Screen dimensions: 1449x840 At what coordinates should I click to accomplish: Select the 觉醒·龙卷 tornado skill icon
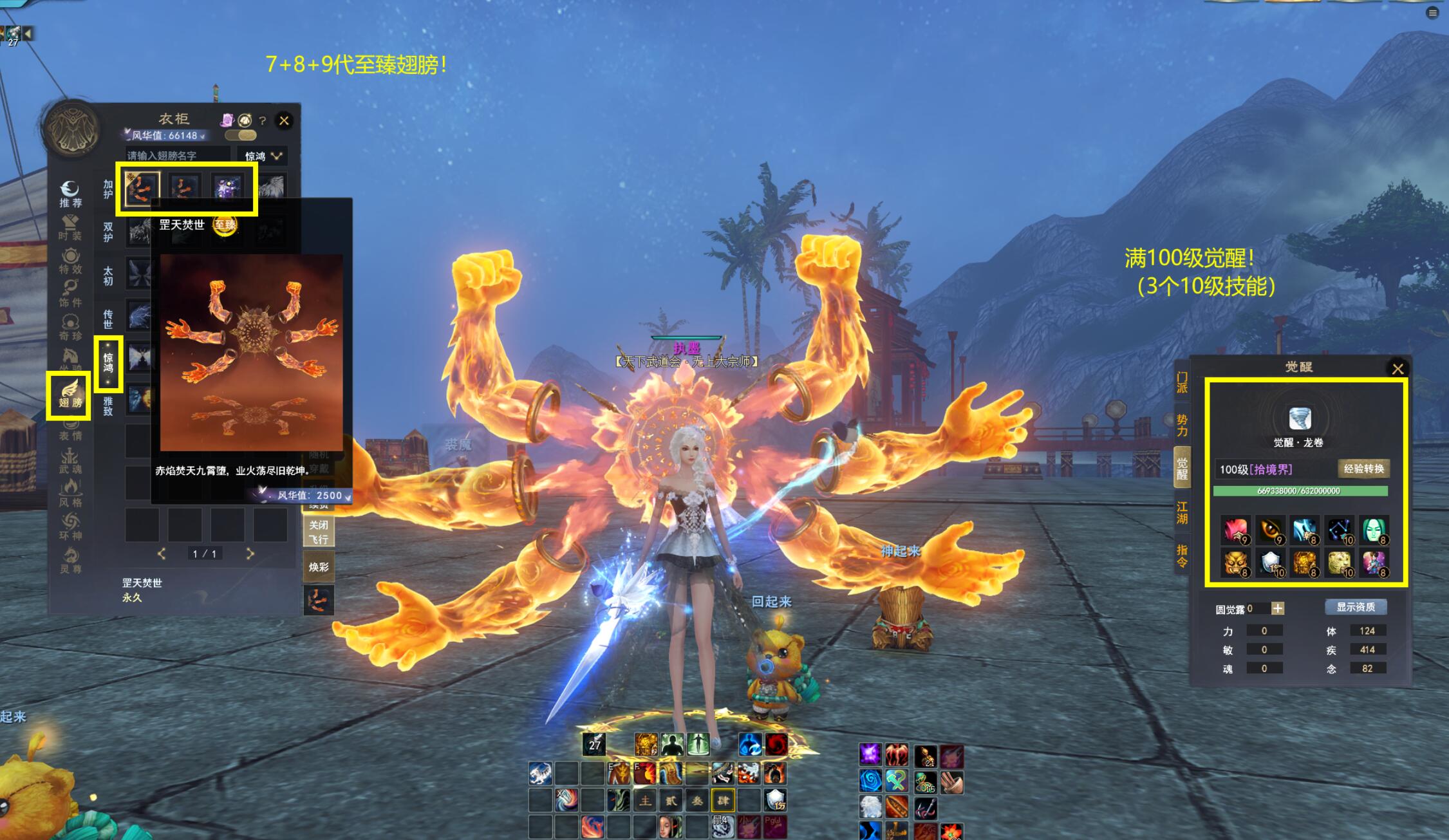click(x=1300, y=419)
